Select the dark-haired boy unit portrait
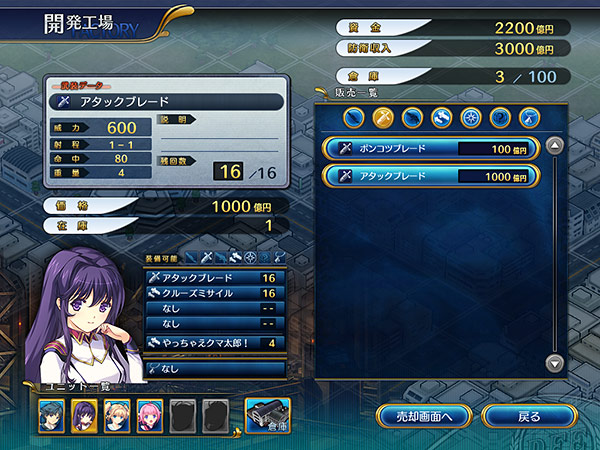Viewport: 600px width, 450px height. 52,415
